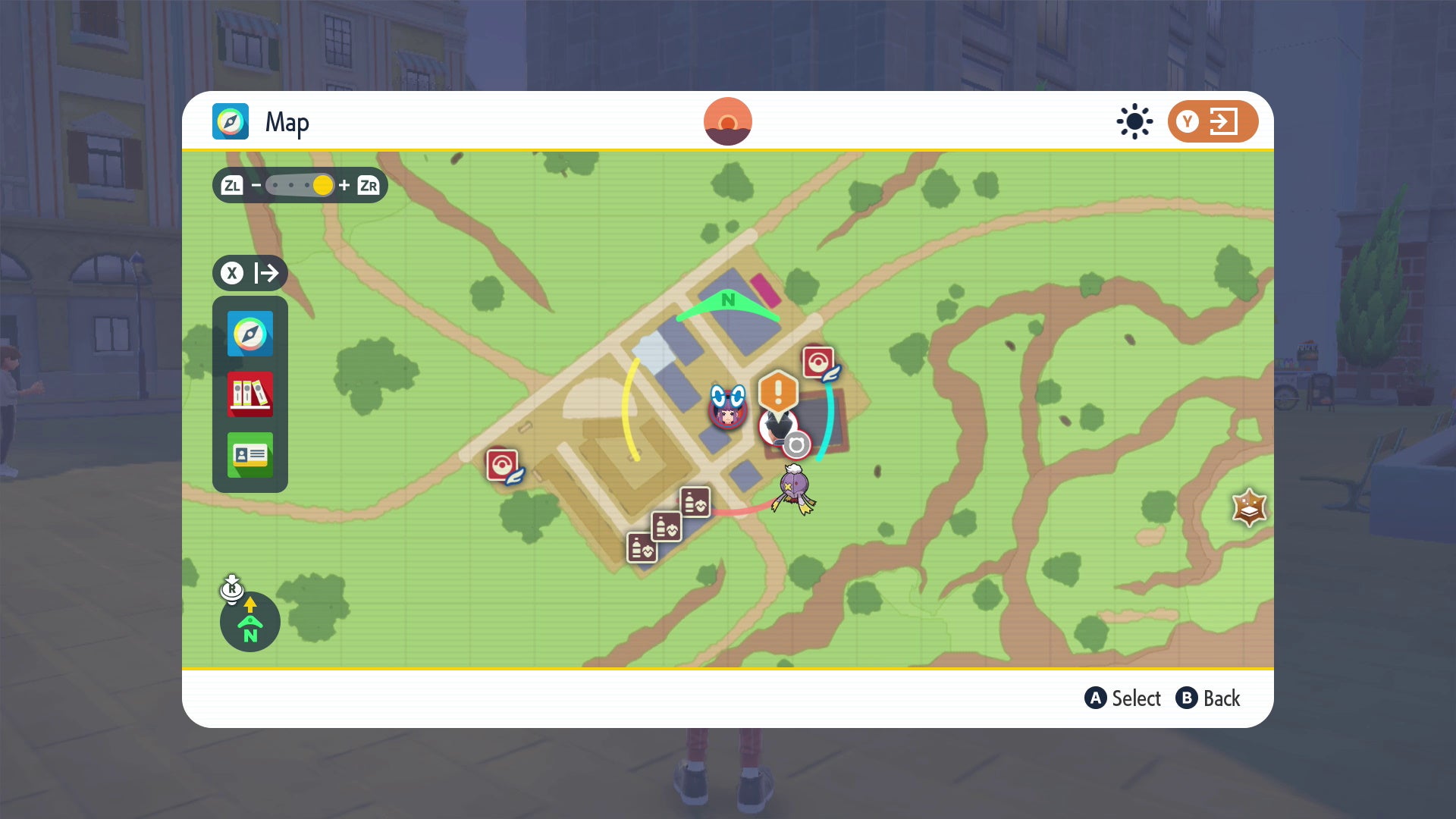
Task: Click the north compass arrow at bottom left
Action: pos(249,622)
